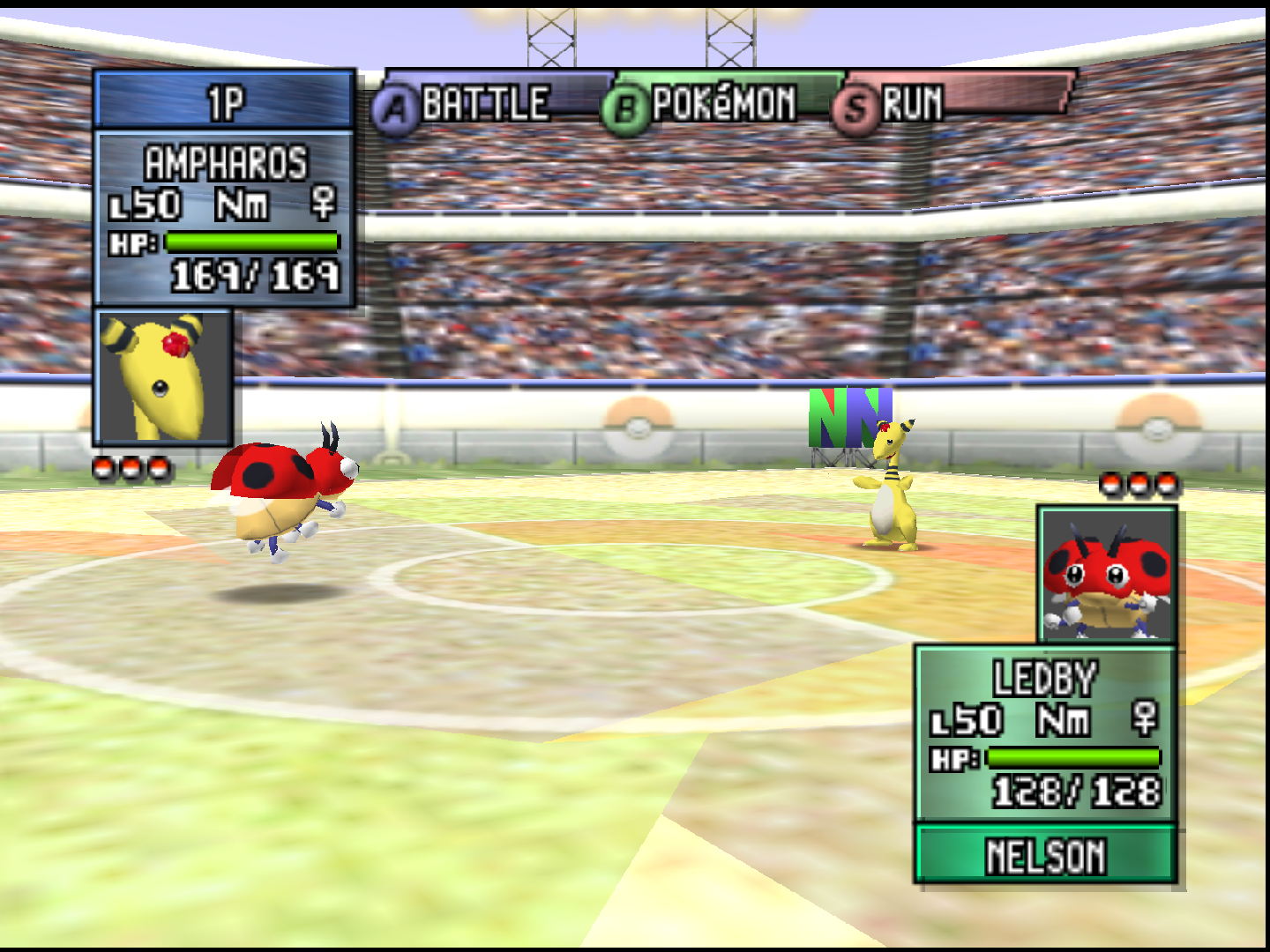Viewport: 1270px width, 952px height.
Task: Select the first Poké Ball under Ampharos portrait
Action: (x=103, y=467)
